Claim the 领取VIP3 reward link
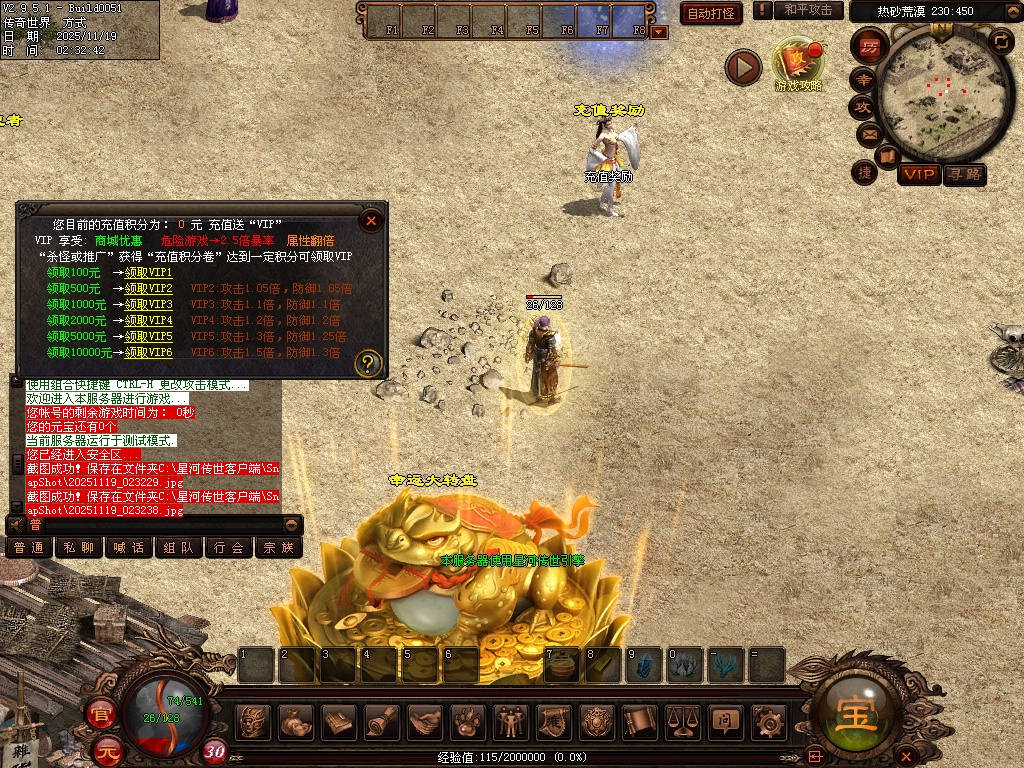This screenshot has height=768, width=1024. tap(149, 304)
